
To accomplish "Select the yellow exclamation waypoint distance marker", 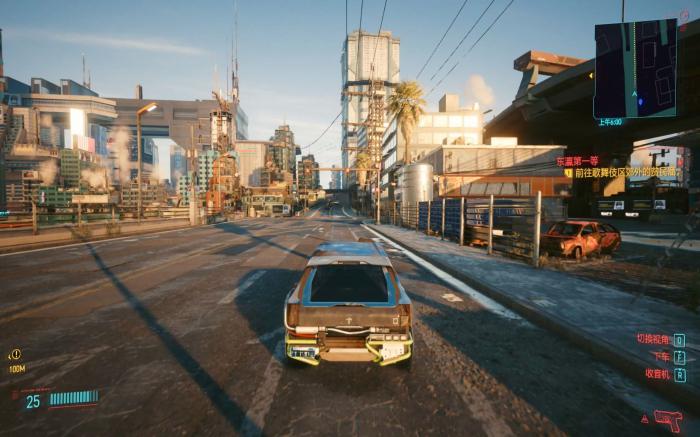I will 15,354.
